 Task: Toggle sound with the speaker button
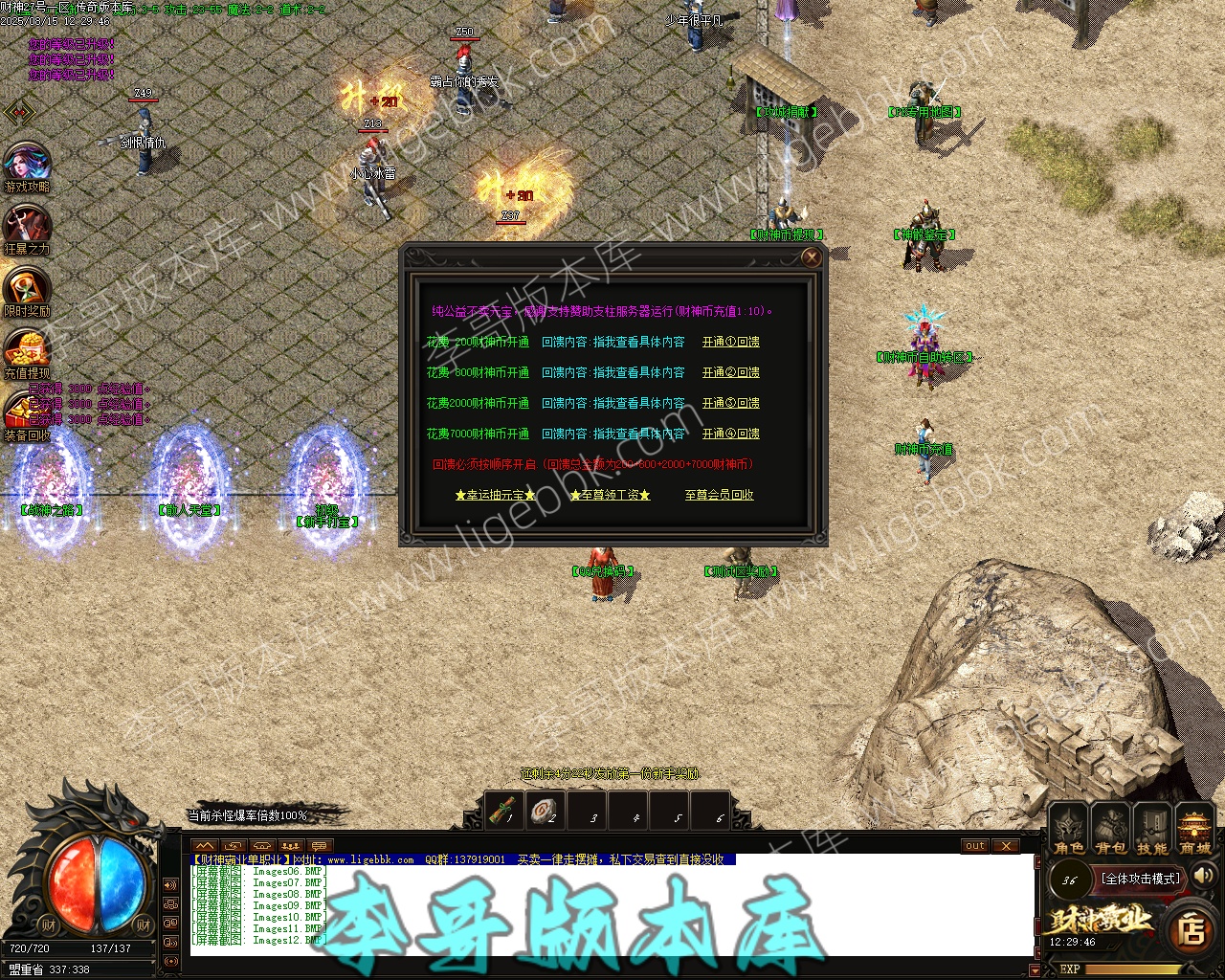[x=1203, y=875]
